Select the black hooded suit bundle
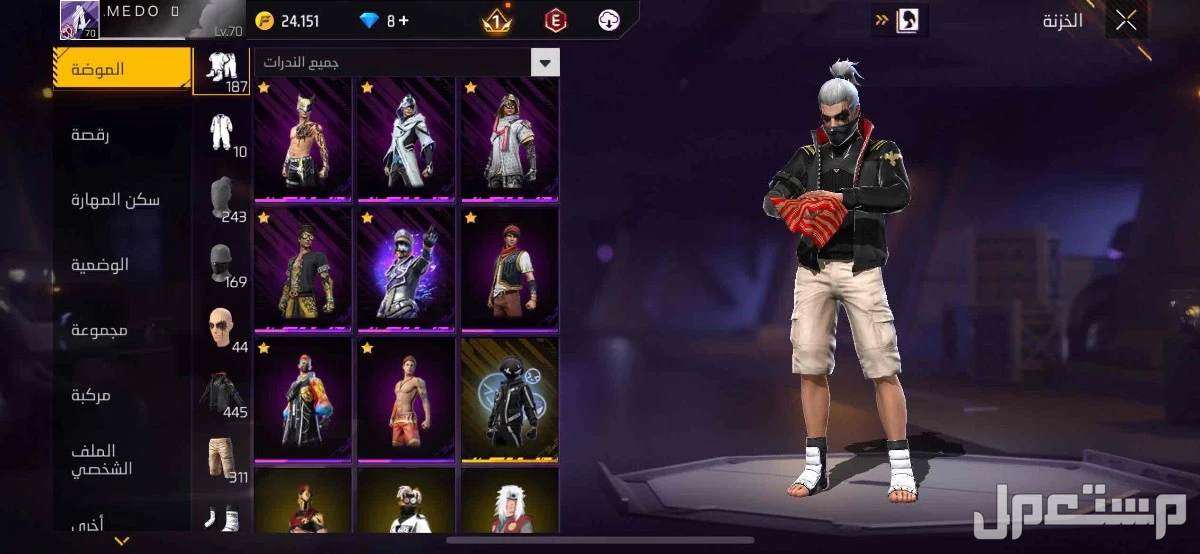 pos(509,400)
